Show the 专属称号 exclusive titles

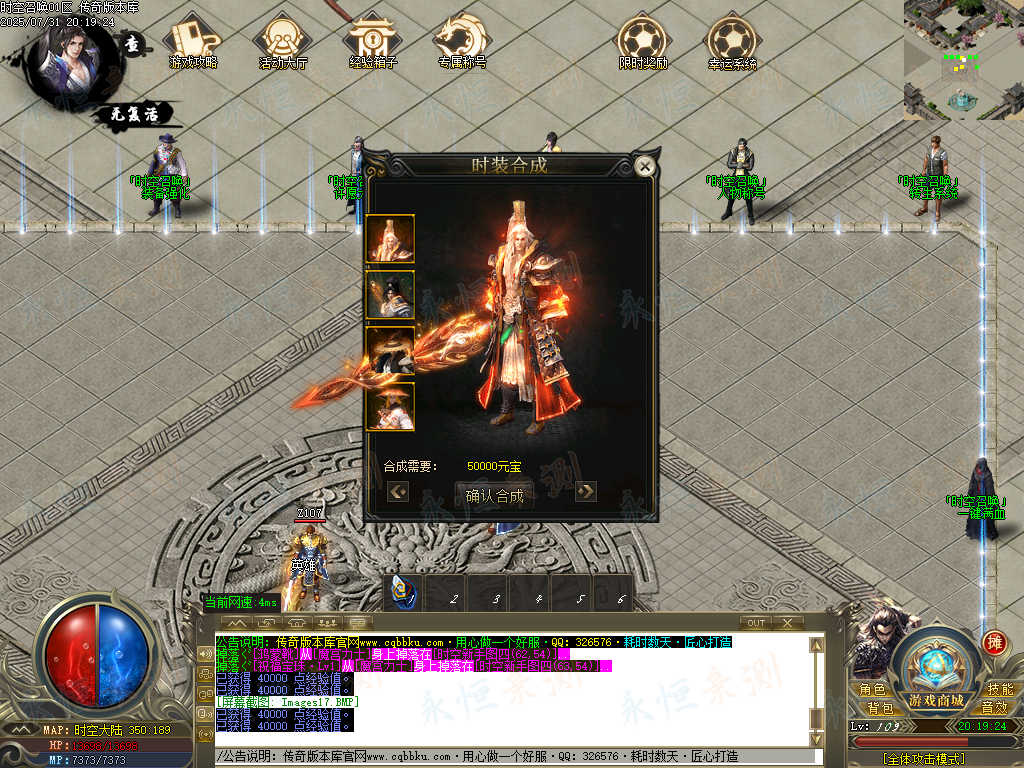(462, 41)
